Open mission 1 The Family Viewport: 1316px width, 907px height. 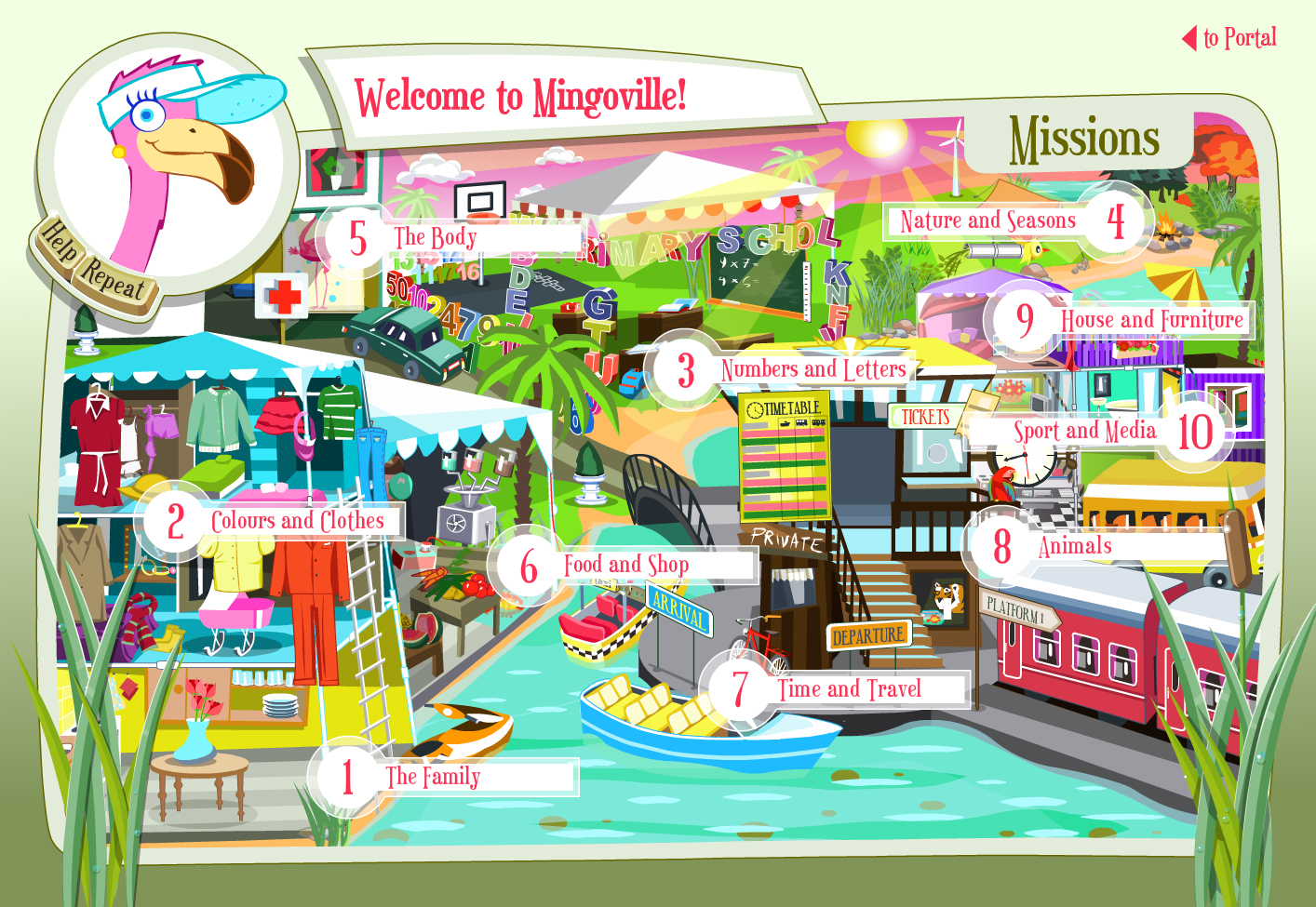[x=433, y=777]
